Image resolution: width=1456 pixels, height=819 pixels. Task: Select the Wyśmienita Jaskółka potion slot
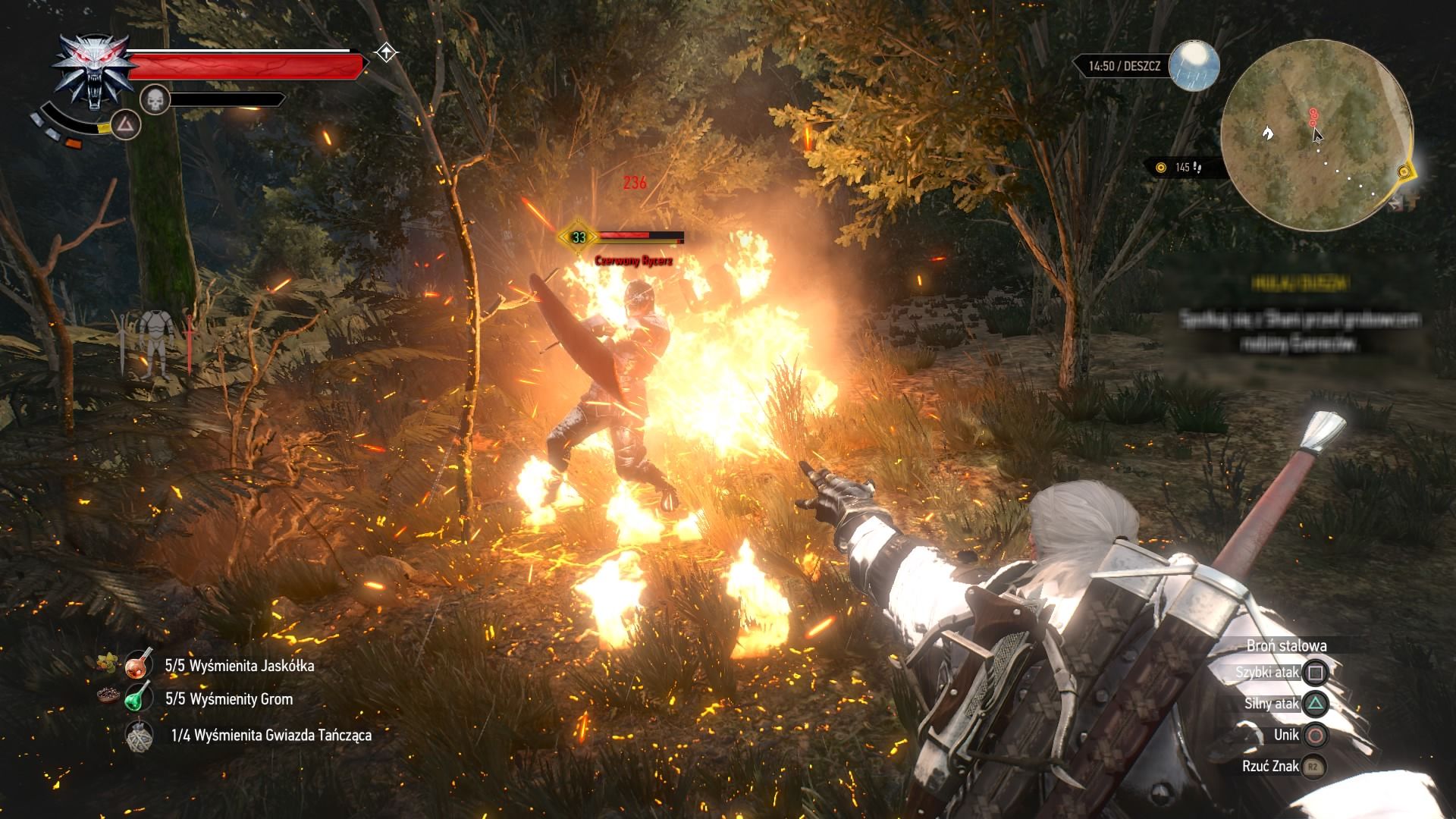pos(139,666)
